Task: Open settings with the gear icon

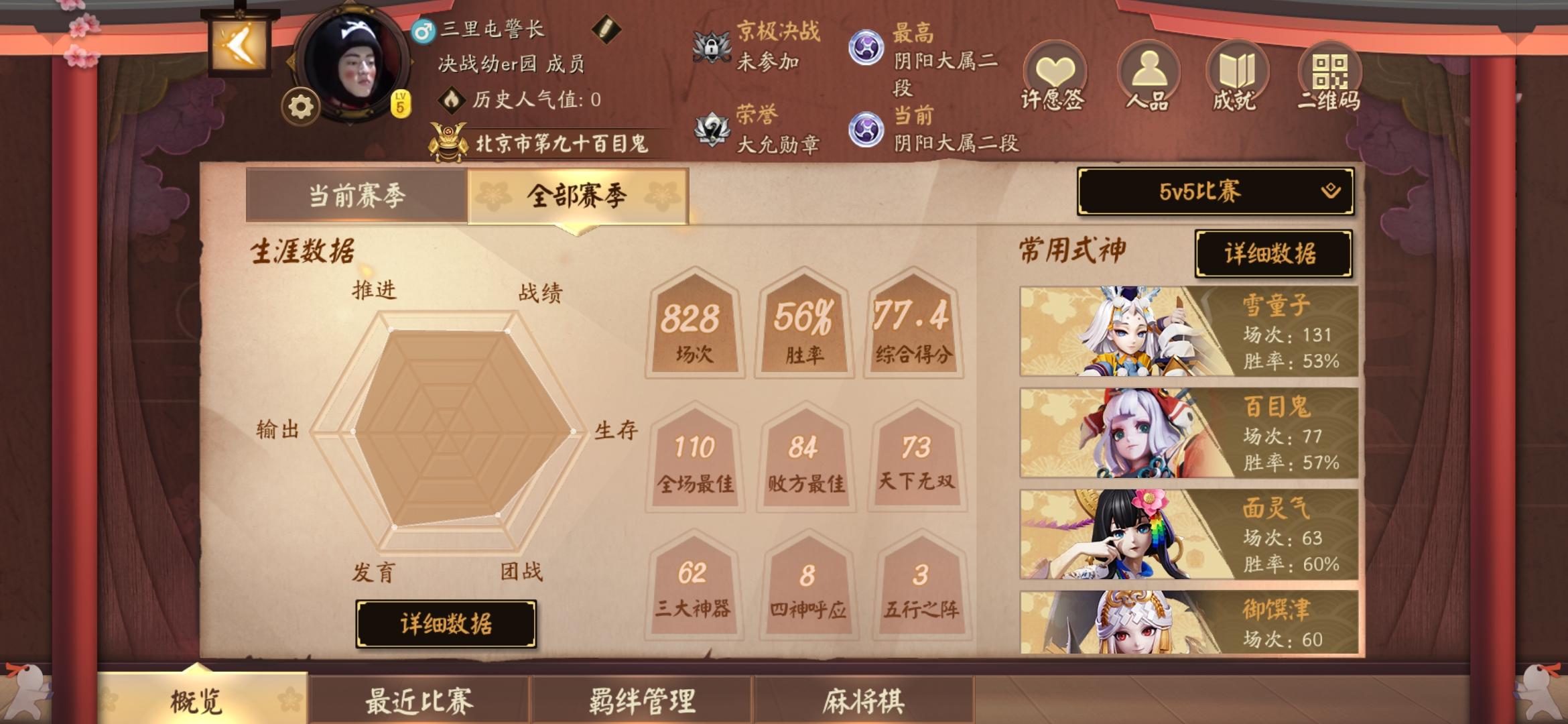Action: 300,106
